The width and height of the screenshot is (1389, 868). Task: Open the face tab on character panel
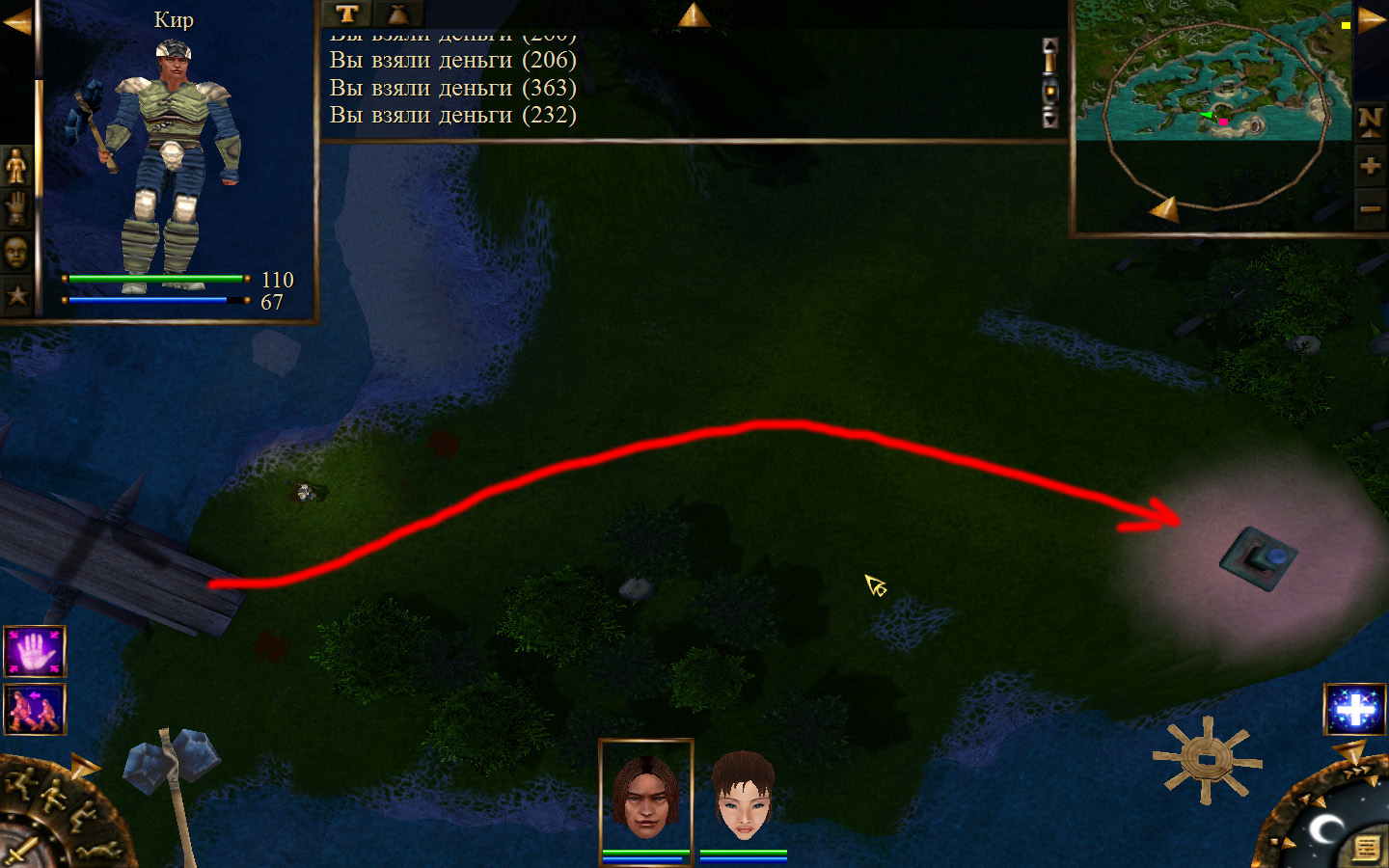click(16, 253)
